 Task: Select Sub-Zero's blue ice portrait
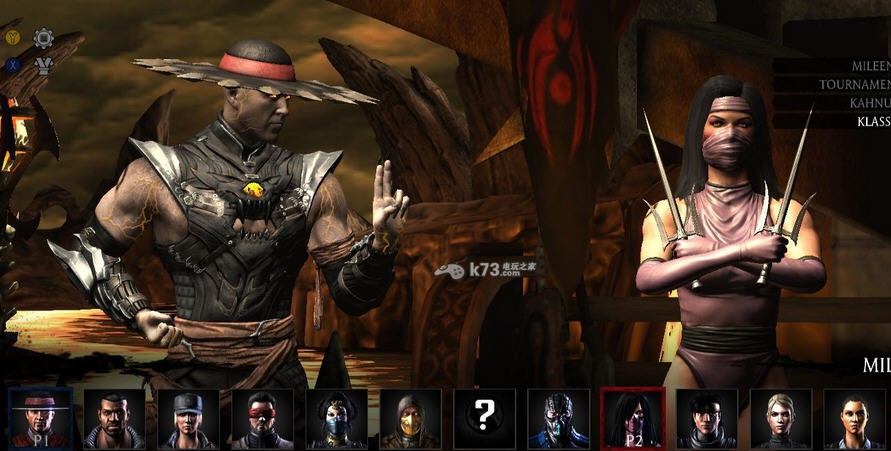point(559,418)
